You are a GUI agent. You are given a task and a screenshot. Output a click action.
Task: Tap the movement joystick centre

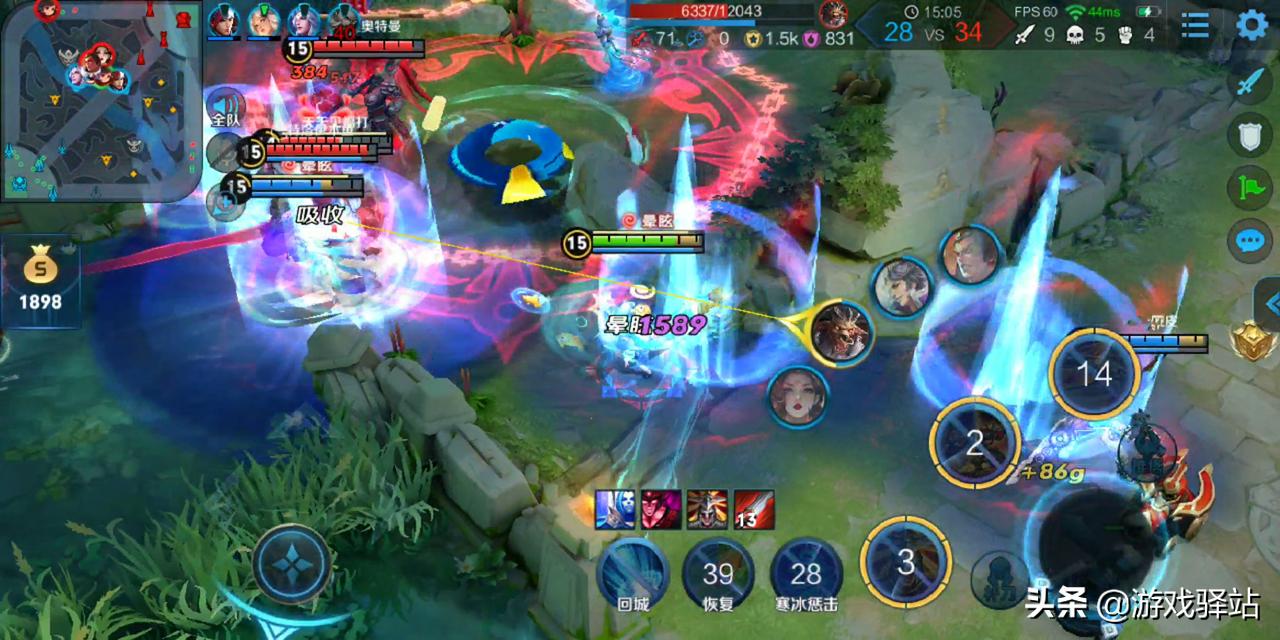[x=292, y=564]
